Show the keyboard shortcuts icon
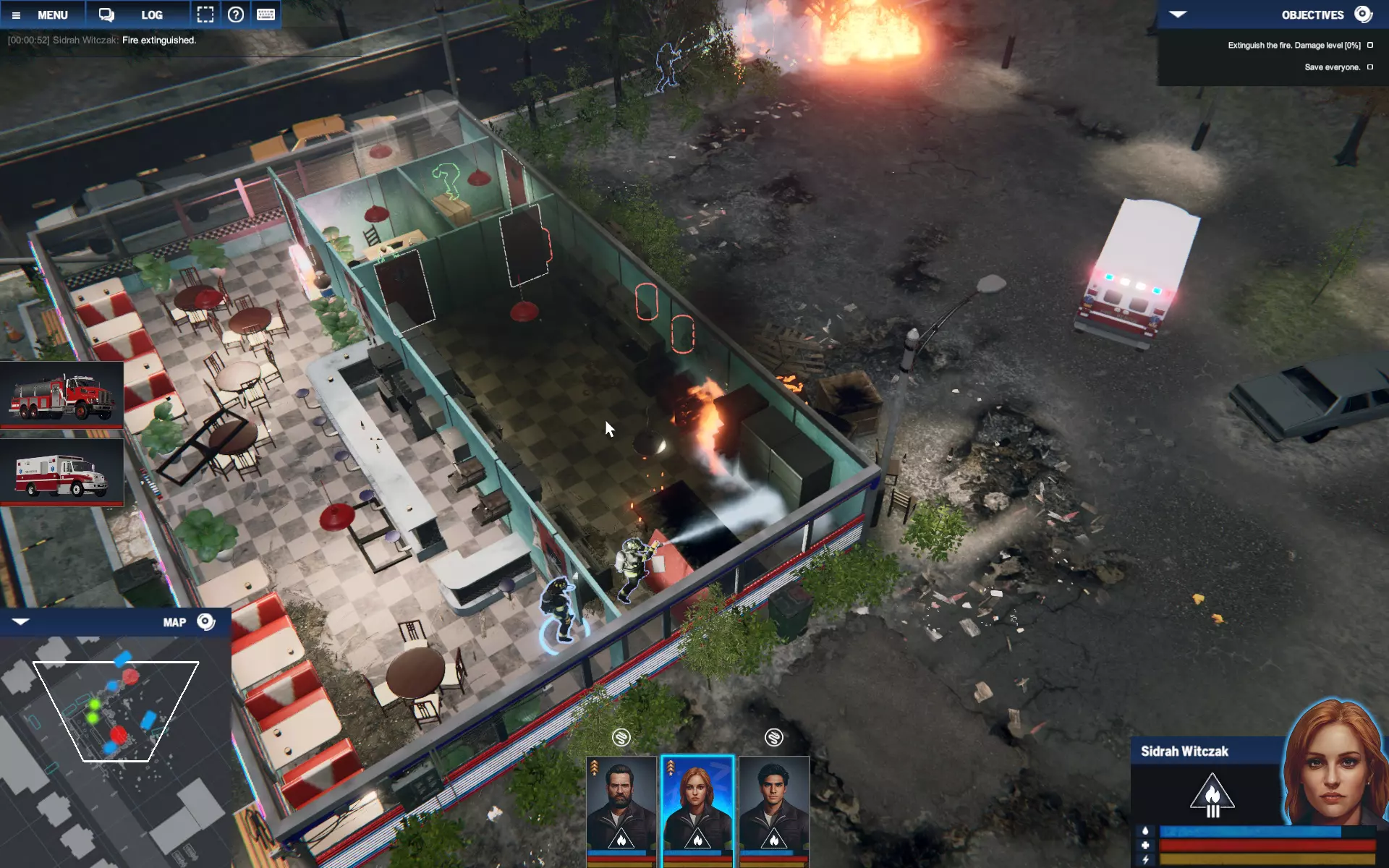This screenshot has height=868, width=1389. click(x=266, y=14)
